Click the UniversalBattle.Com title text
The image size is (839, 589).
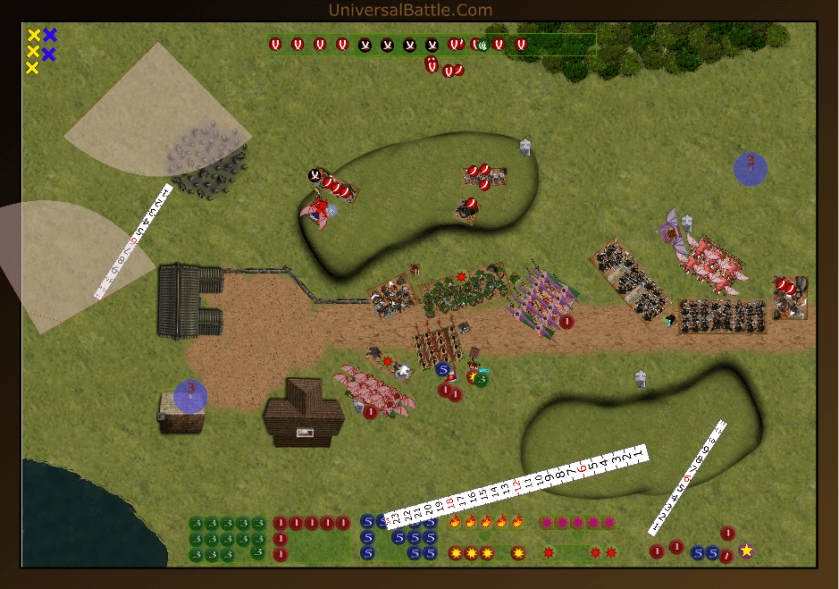(410, 10)
